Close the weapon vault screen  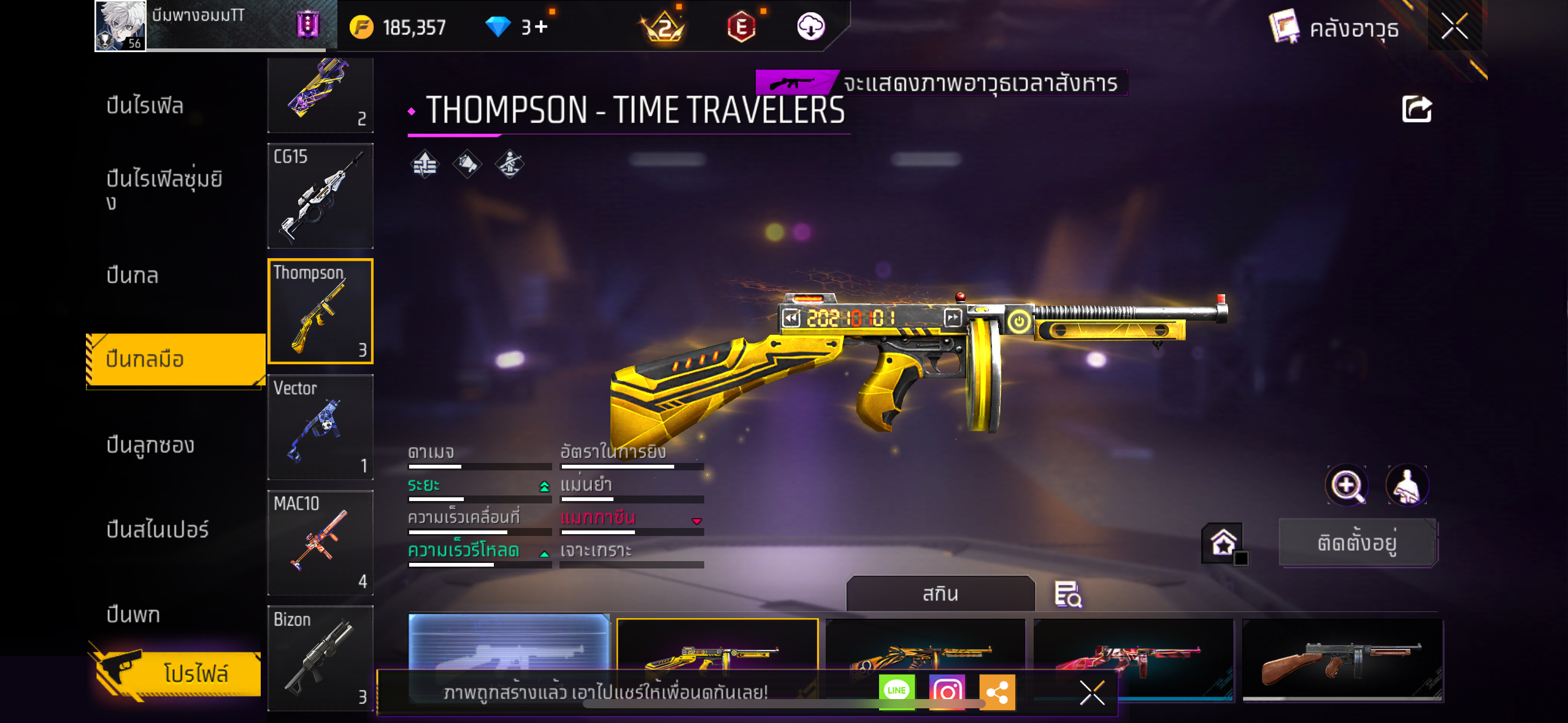tap(1454, 27)
